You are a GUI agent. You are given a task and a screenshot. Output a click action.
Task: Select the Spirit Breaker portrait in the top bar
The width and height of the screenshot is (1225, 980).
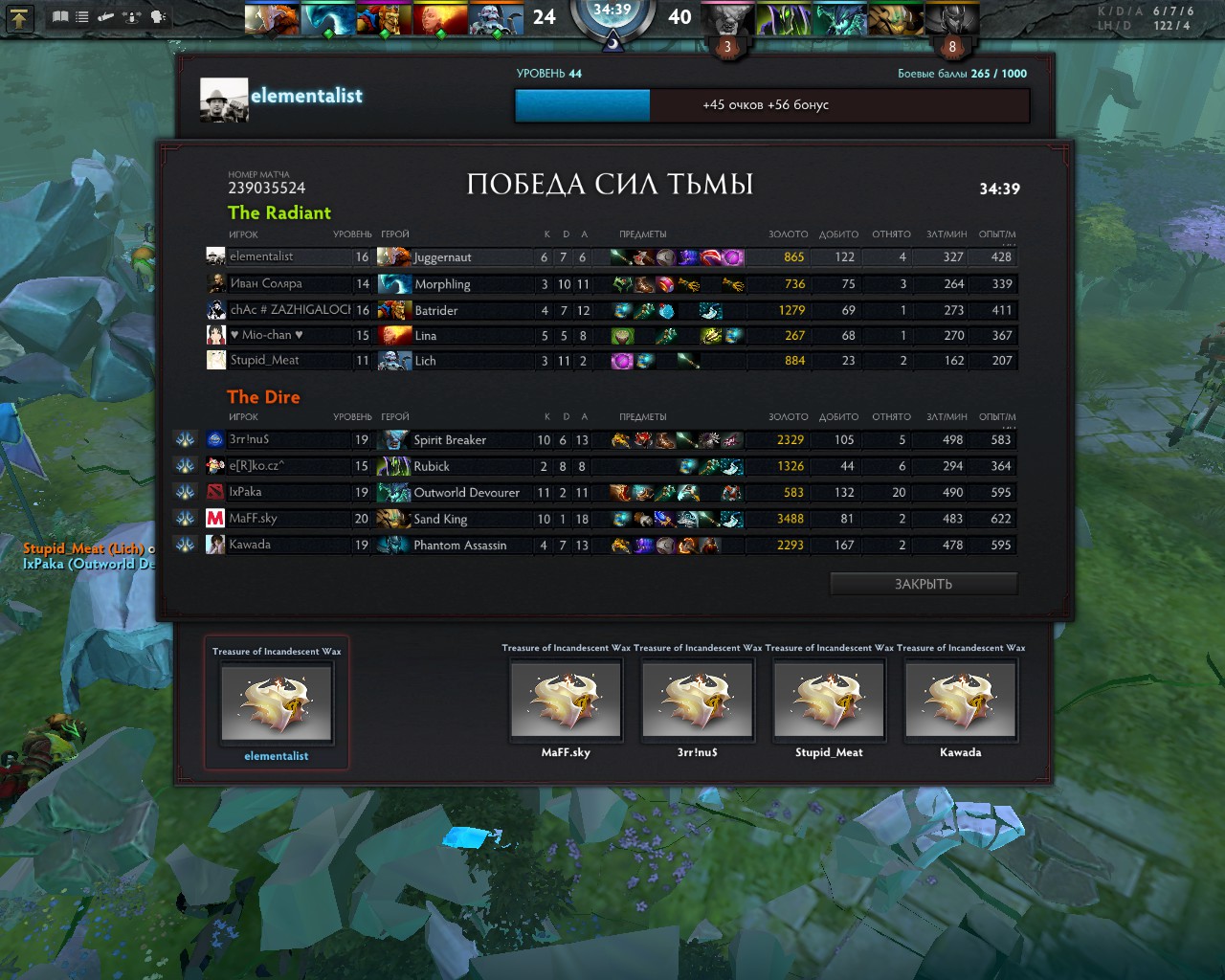coord(727,19)
